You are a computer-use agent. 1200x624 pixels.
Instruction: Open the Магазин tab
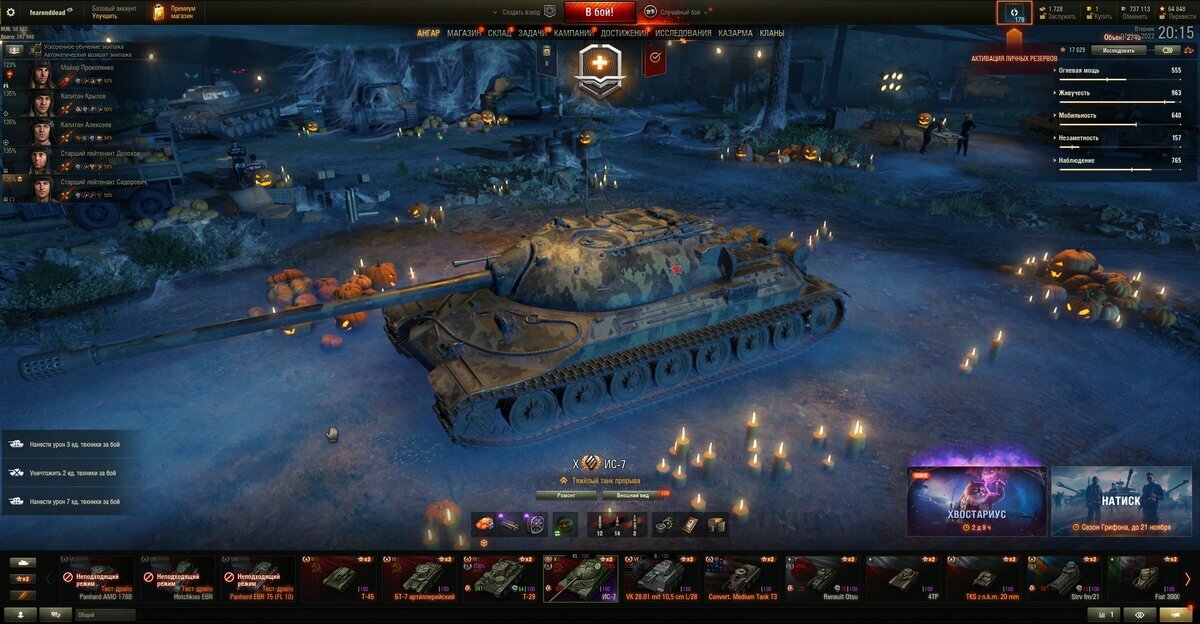[x=463, y=33]
